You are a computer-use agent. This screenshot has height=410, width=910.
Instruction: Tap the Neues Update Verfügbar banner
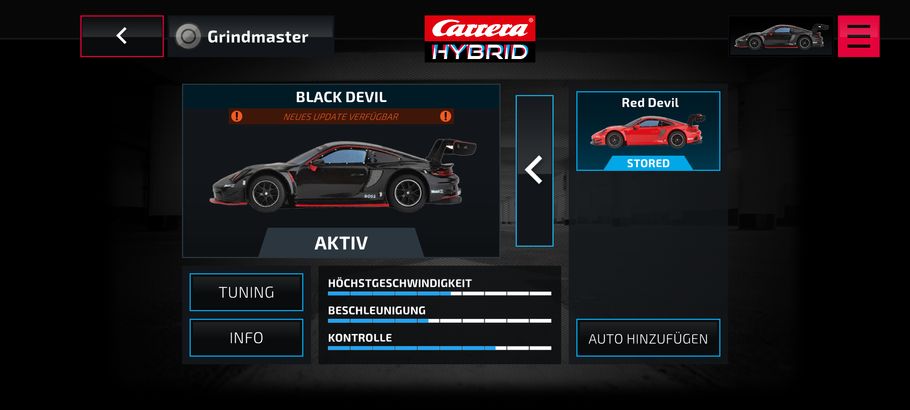pyautogui.click(x=341, y=116)
